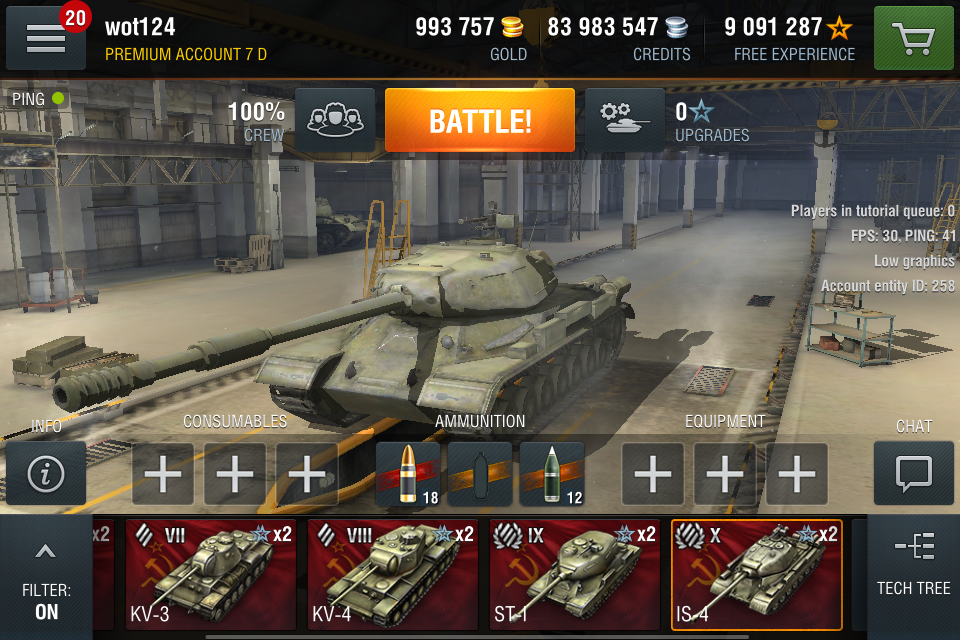Click the credits balance display
This screenshot has width=960, height=640.
click(x=619, y=38)
